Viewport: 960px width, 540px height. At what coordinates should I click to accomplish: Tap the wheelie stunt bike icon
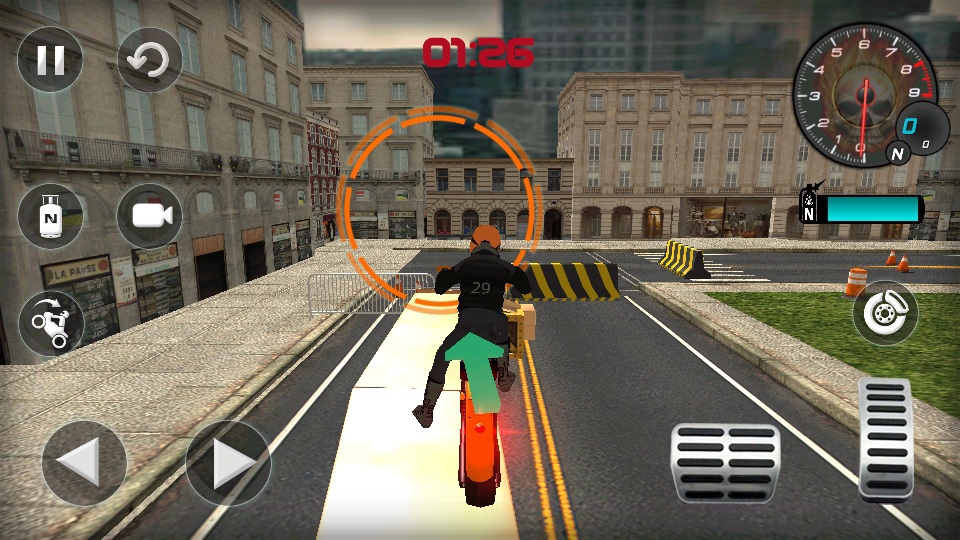coord(50,323)
